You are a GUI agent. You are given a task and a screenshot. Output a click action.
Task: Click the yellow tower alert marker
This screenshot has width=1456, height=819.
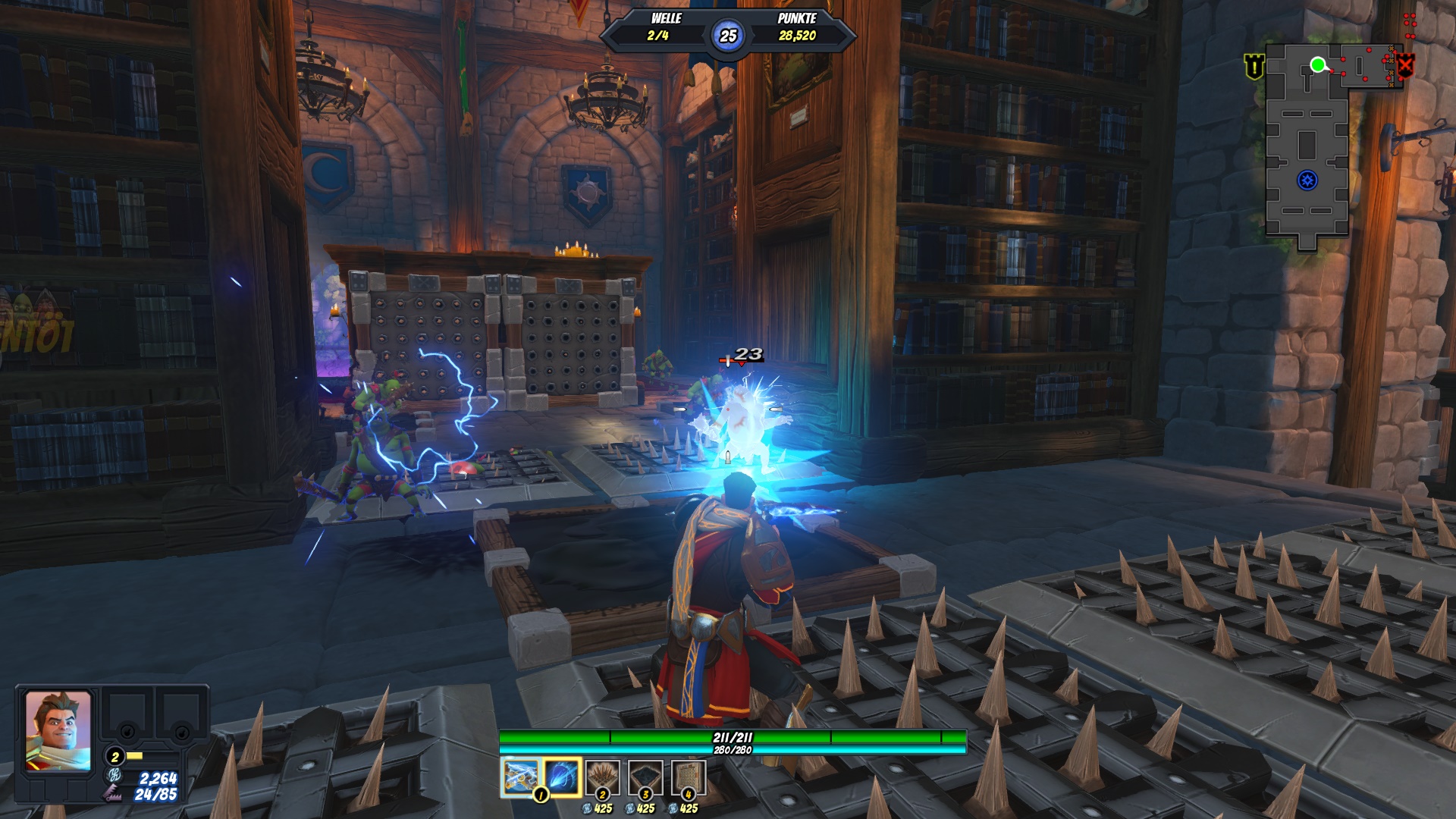coord(1254,67)
